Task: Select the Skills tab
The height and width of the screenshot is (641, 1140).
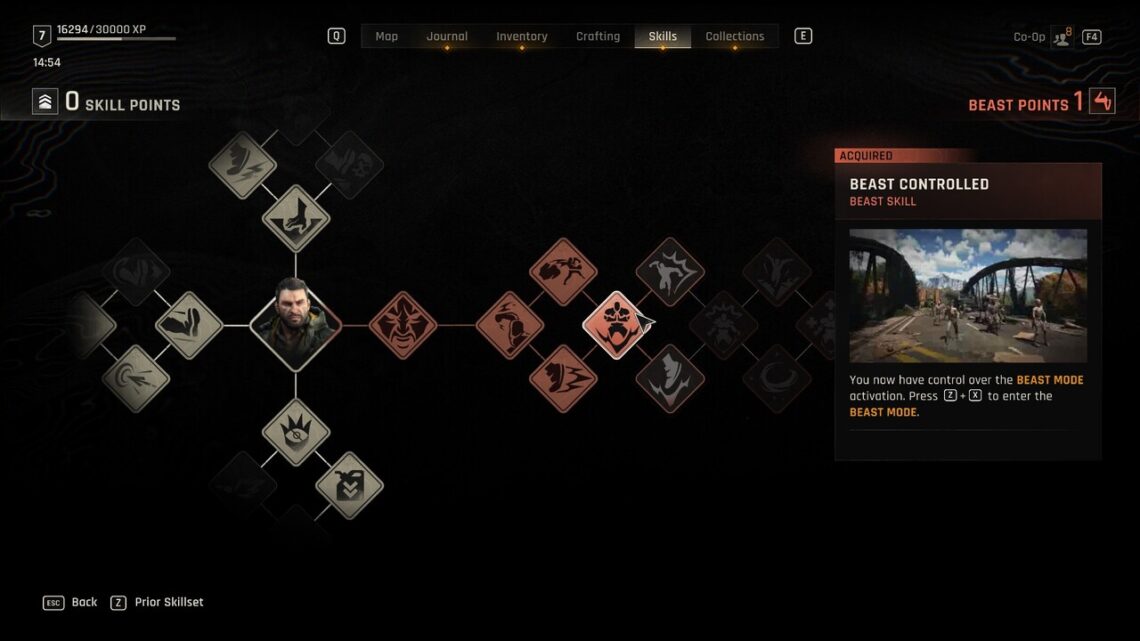Action: (x=662, y=36)
